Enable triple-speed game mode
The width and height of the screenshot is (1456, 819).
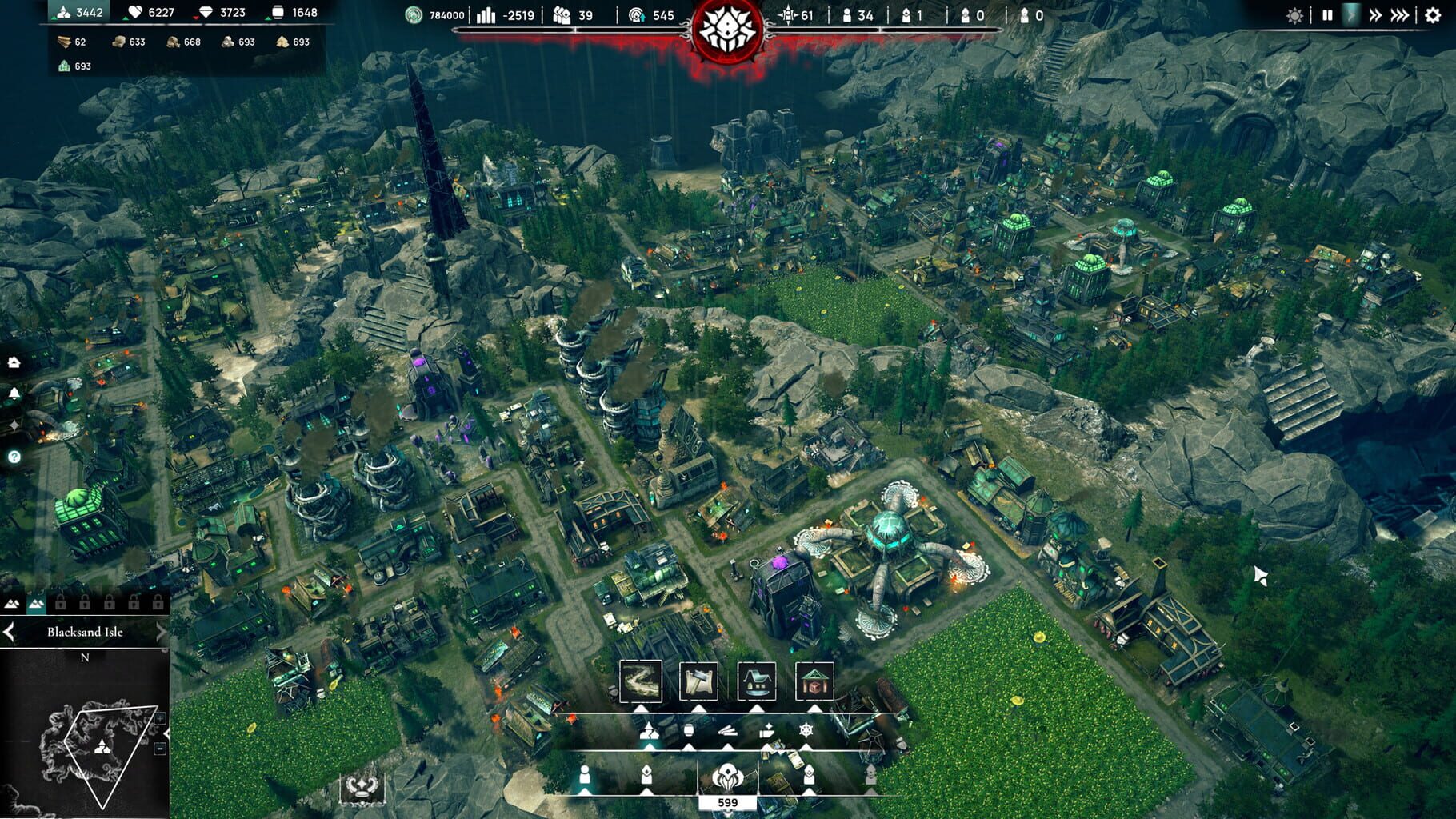point(1399,14)
